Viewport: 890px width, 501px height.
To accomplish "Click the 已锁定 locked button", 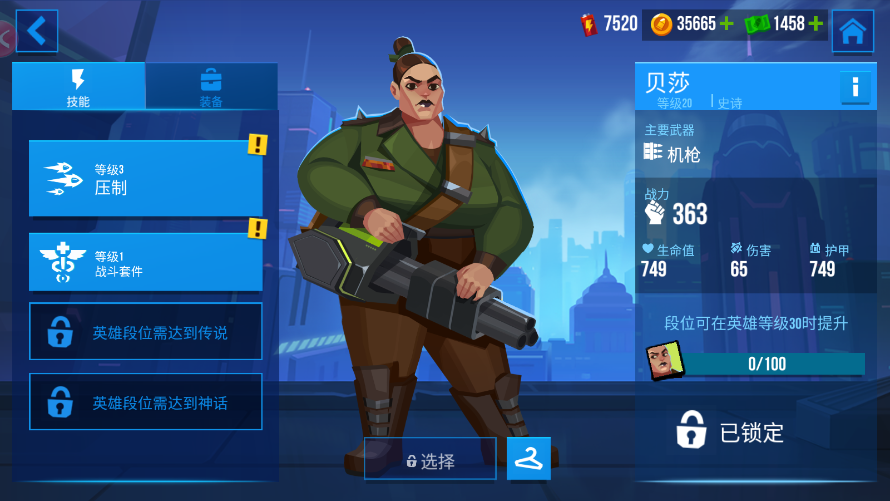I will 732,431.
